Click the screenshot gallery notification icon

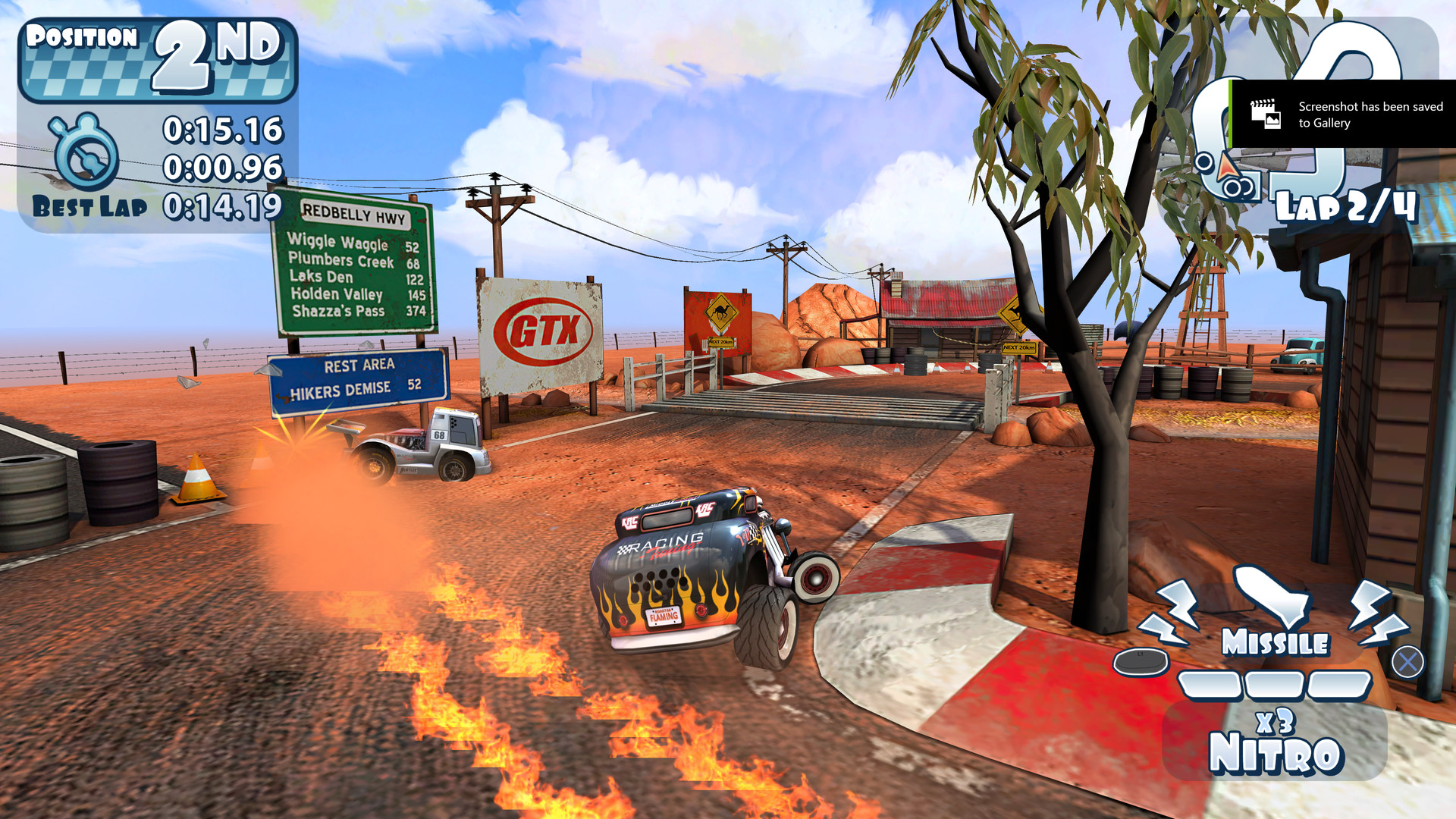point(1266,115)
